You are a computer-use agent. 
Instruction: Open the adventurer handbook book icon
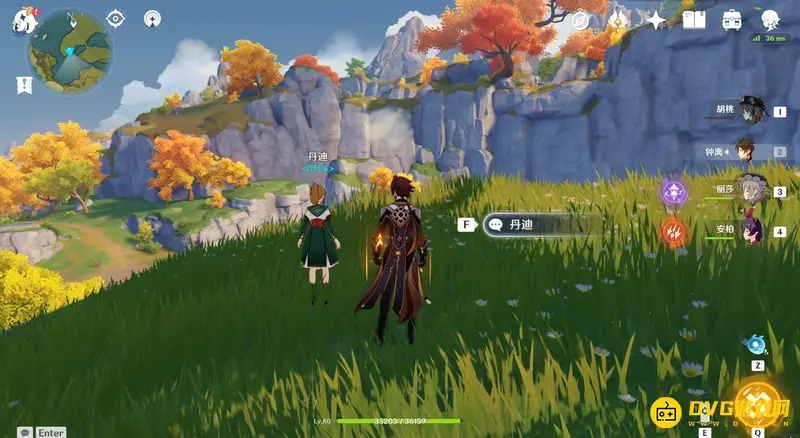[694, 20]
